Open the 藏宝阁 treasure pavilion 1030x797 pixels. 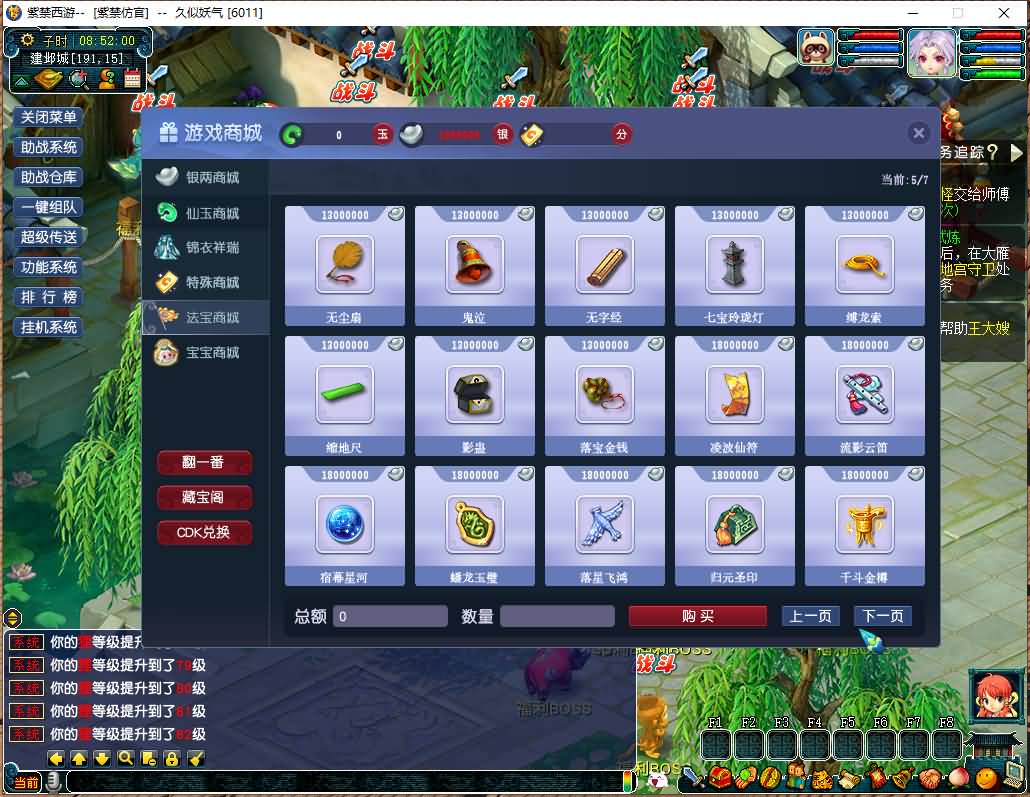point(204,498)
